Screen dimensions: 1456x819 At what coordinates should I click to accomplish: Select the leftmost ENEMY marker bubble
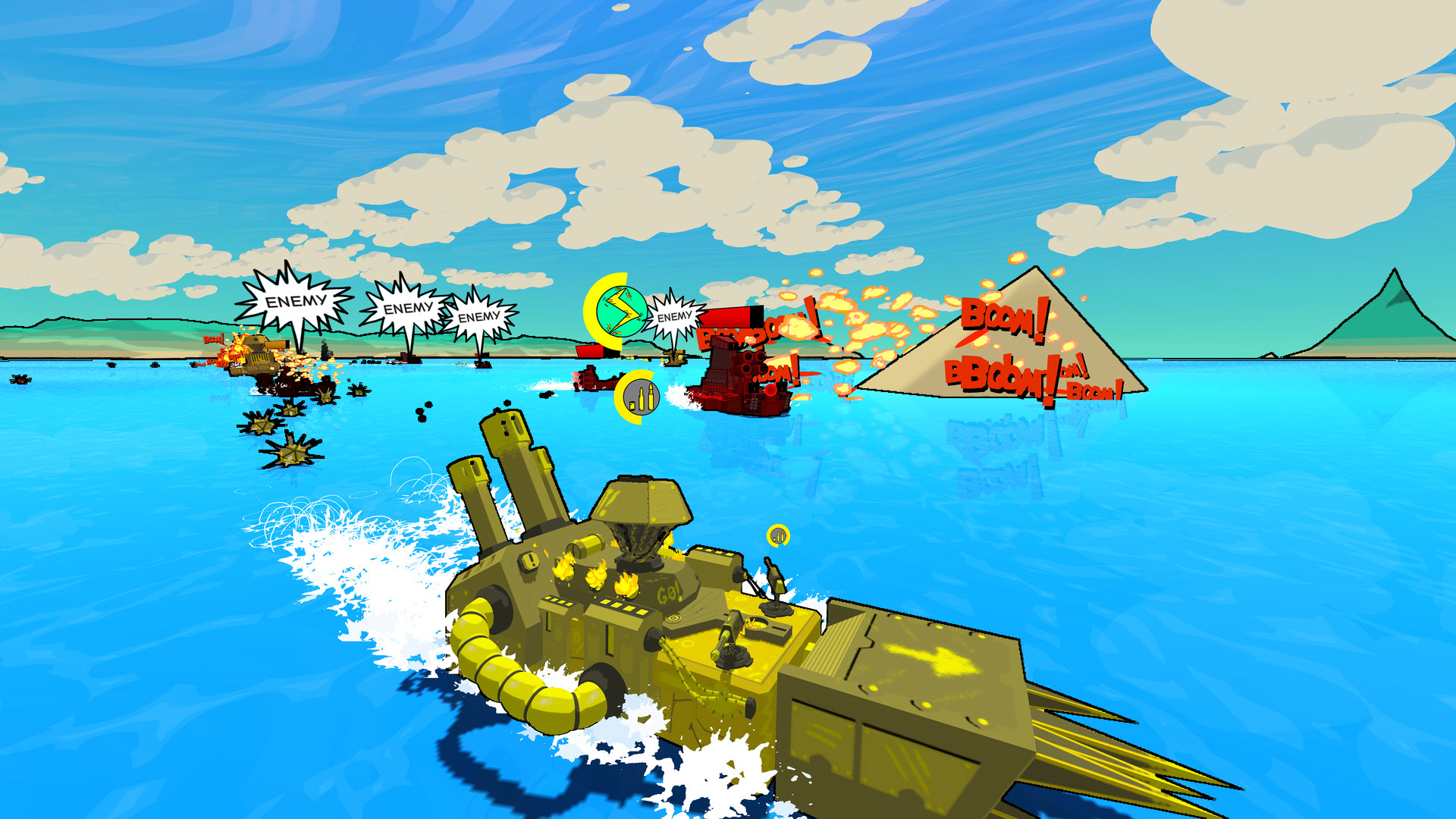[297, 300]
